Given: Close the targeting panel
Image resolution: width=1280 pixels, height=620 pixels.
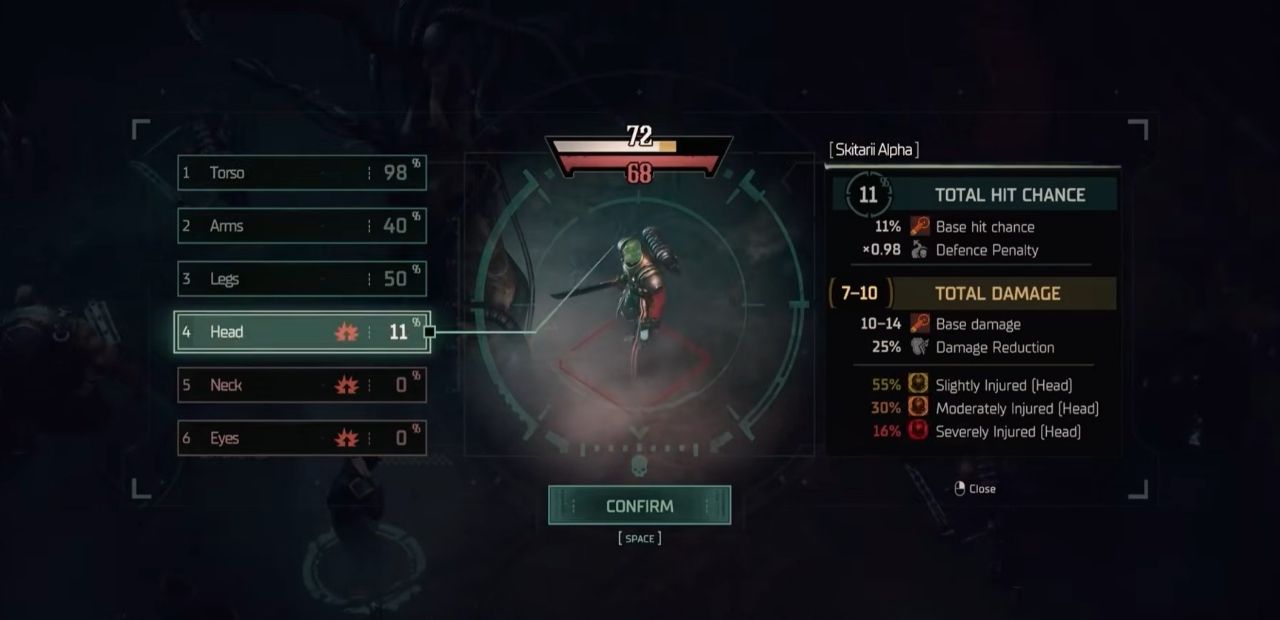Looking at the screenshot, I should tap(975, 489).
